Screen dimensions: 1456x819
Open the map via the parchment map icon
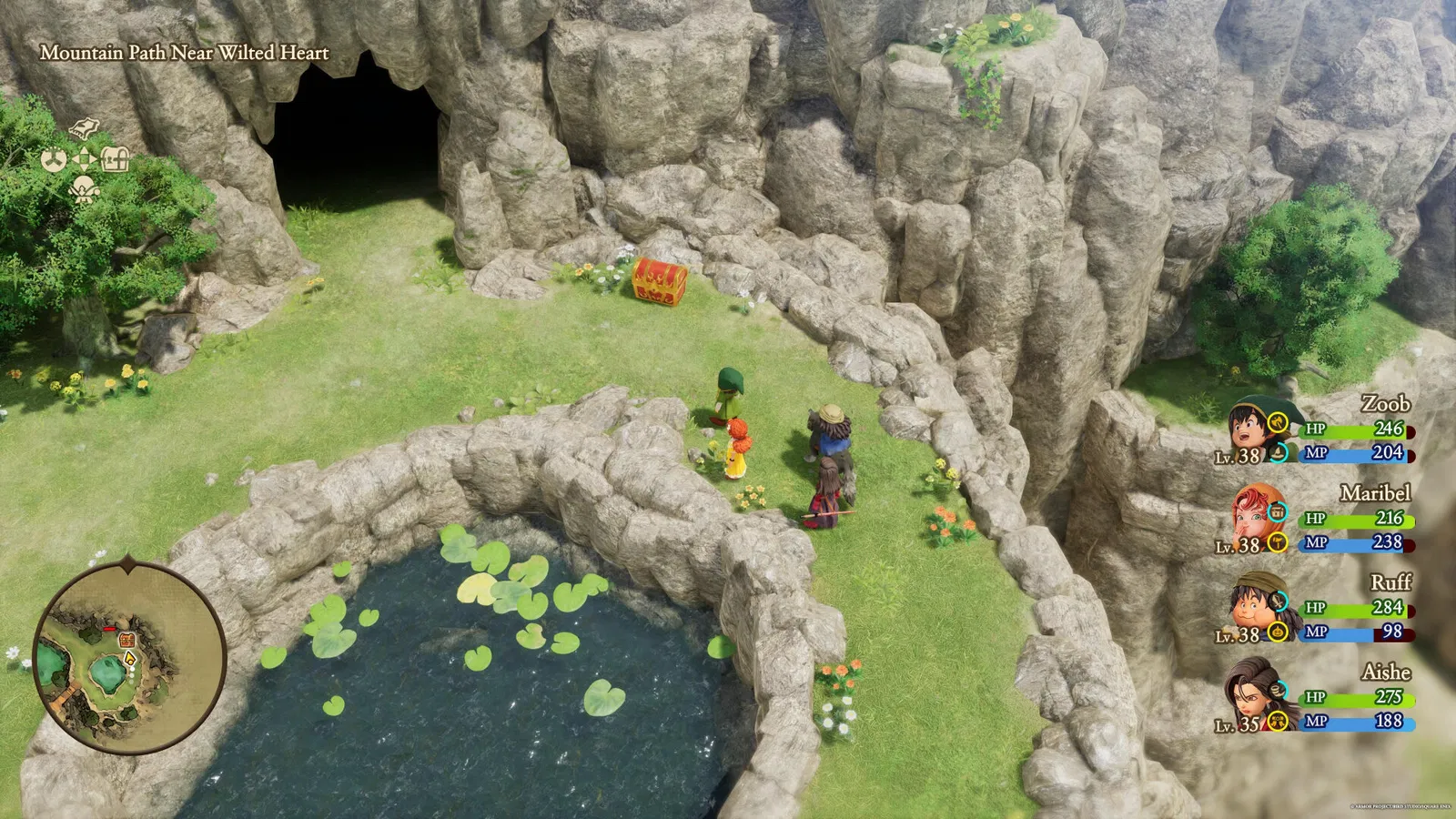tap(83, 129)
